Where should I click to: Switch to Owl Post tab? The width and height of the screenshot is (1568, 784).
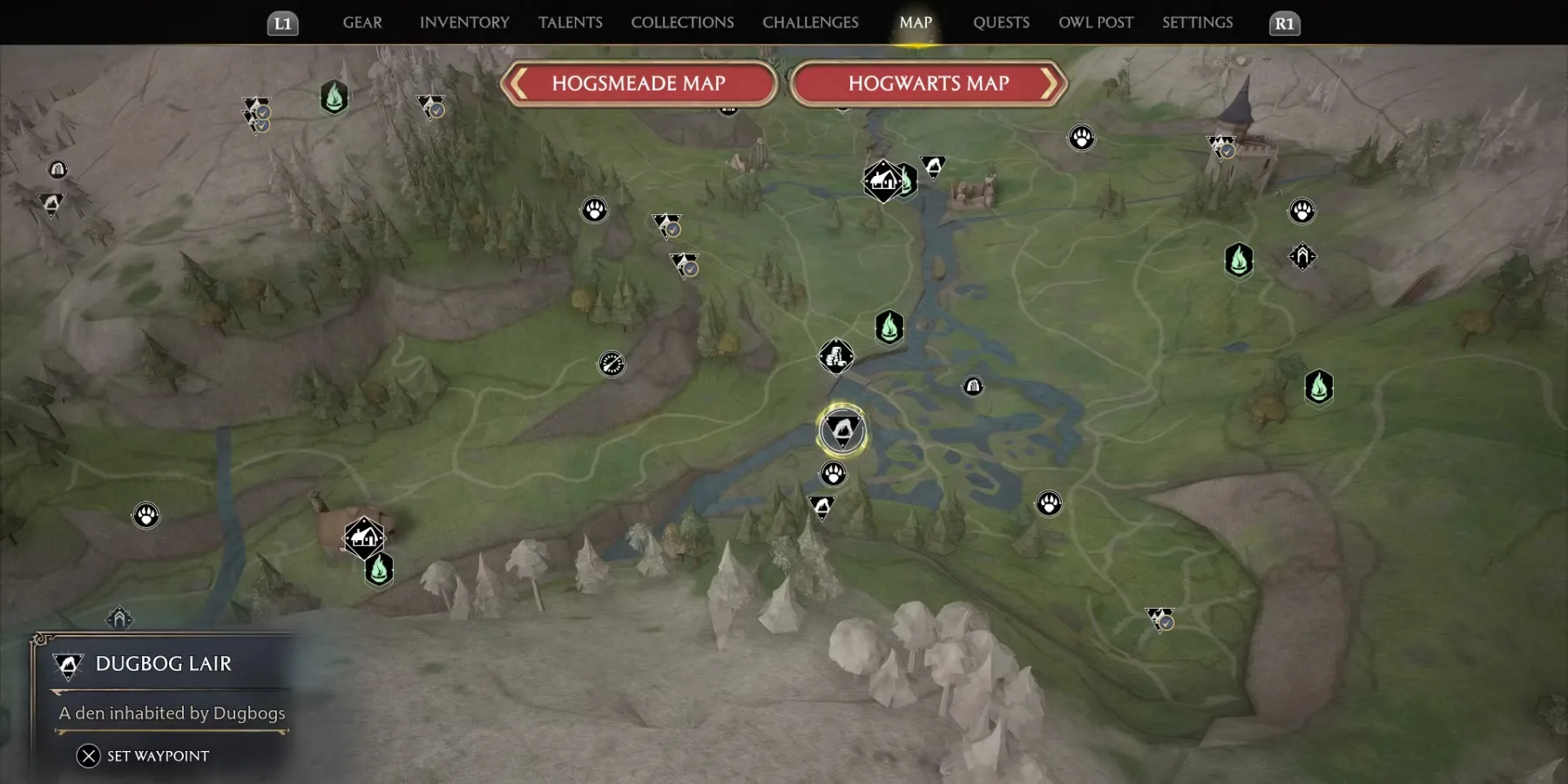[x=1095, y=23]
